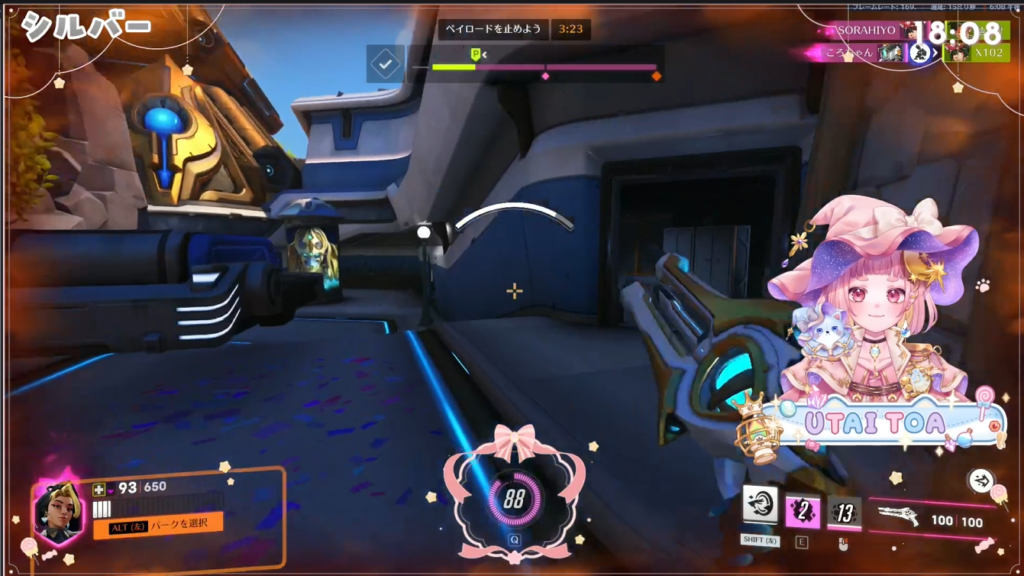
Task: Click the round passive icon above the ammo
Action: click(x=981, y=481)
